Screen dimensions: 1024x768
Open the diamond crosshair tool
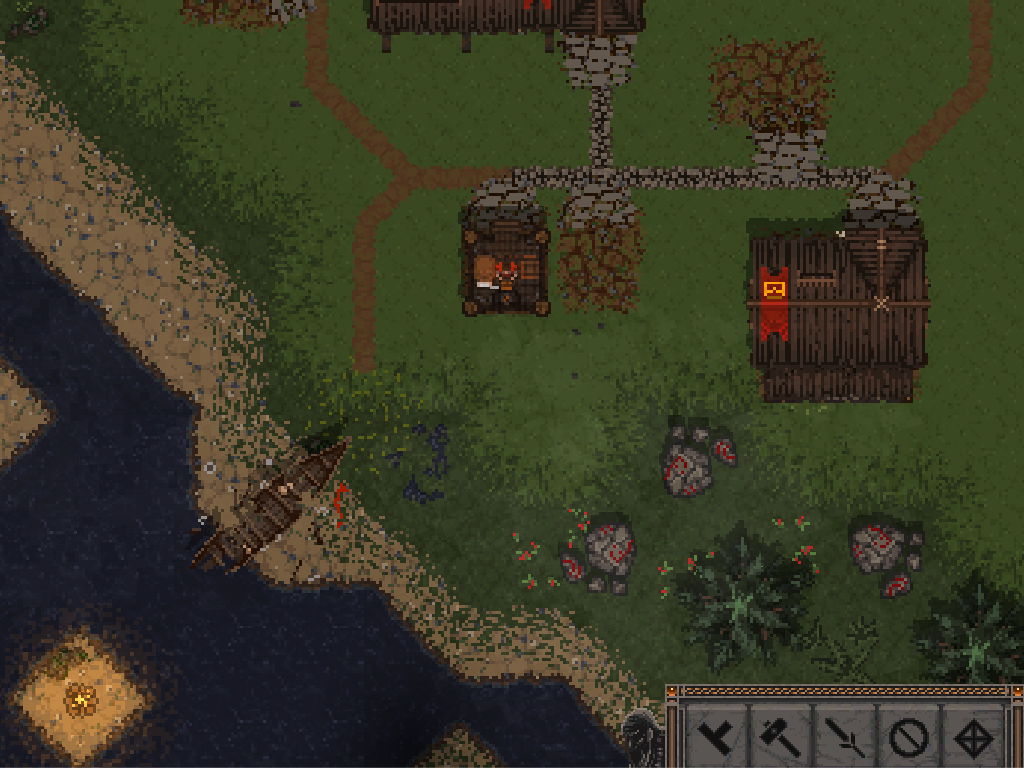[x=972, y=738]
